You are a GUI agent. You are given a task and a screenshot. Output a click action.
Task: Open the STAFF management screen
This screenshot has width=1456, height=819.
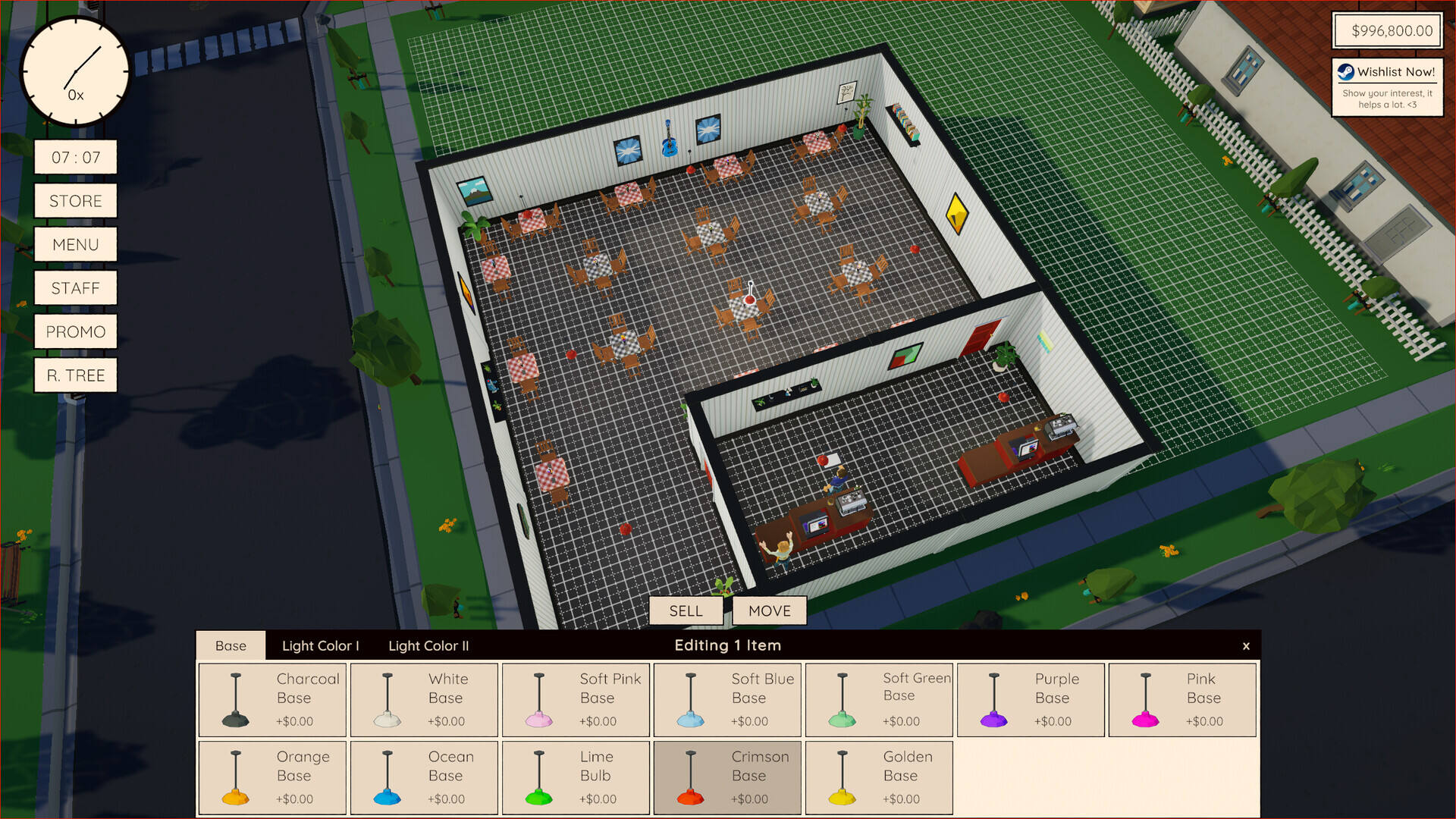coord(76,288)
